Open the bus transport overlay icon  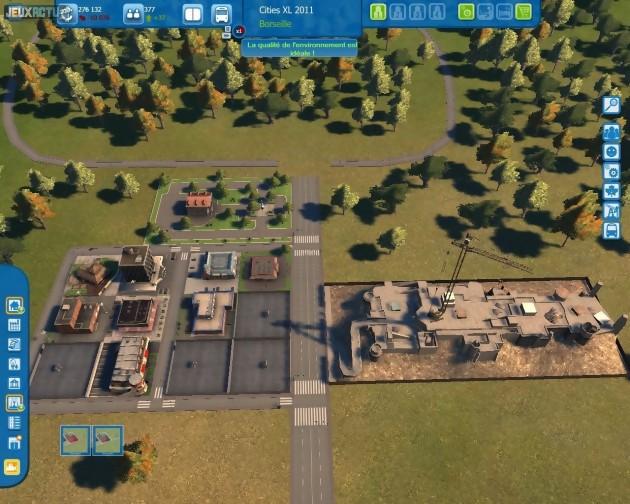611,231
